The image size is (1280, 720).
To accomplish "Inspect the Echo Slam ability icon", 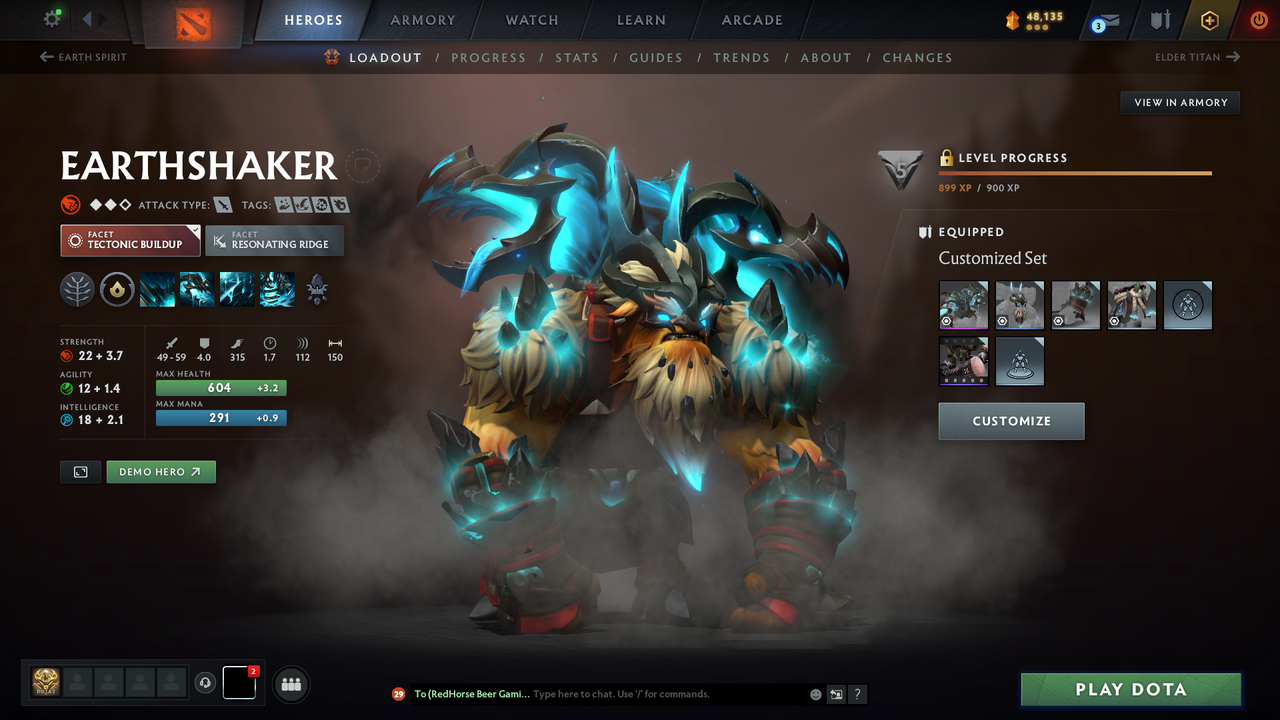I will [x=276, y=290].
